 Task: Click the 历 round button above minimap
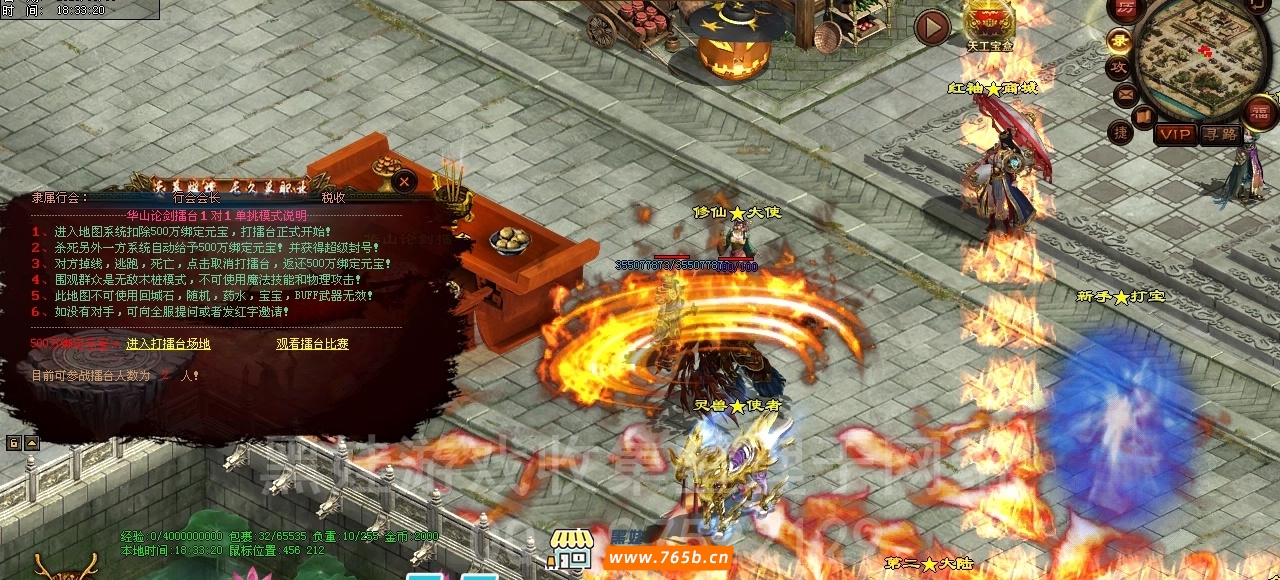(1126, 9)
